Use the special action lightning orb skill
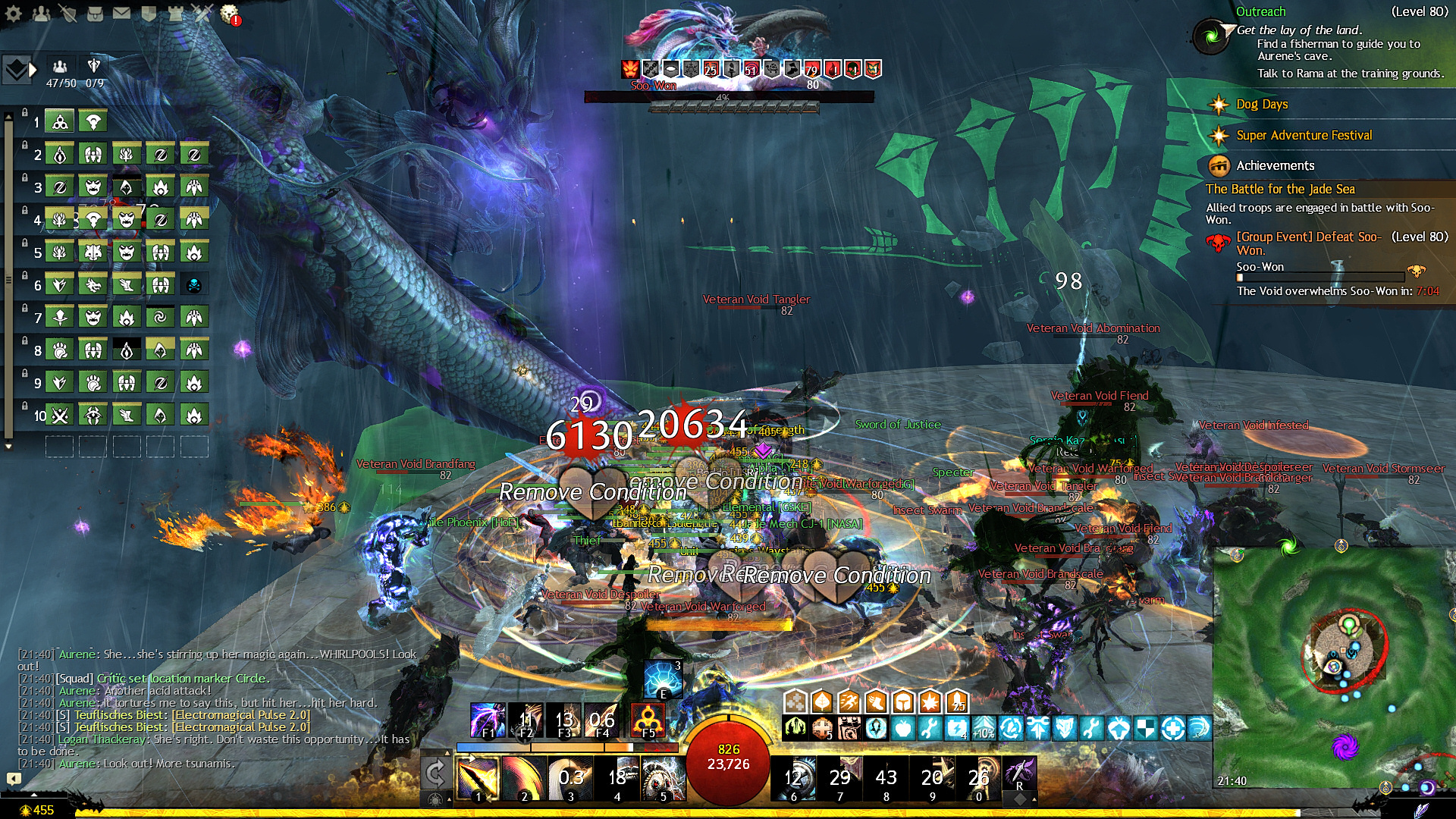Screen dimensions: 1456x819 click(x=662, y=679)
